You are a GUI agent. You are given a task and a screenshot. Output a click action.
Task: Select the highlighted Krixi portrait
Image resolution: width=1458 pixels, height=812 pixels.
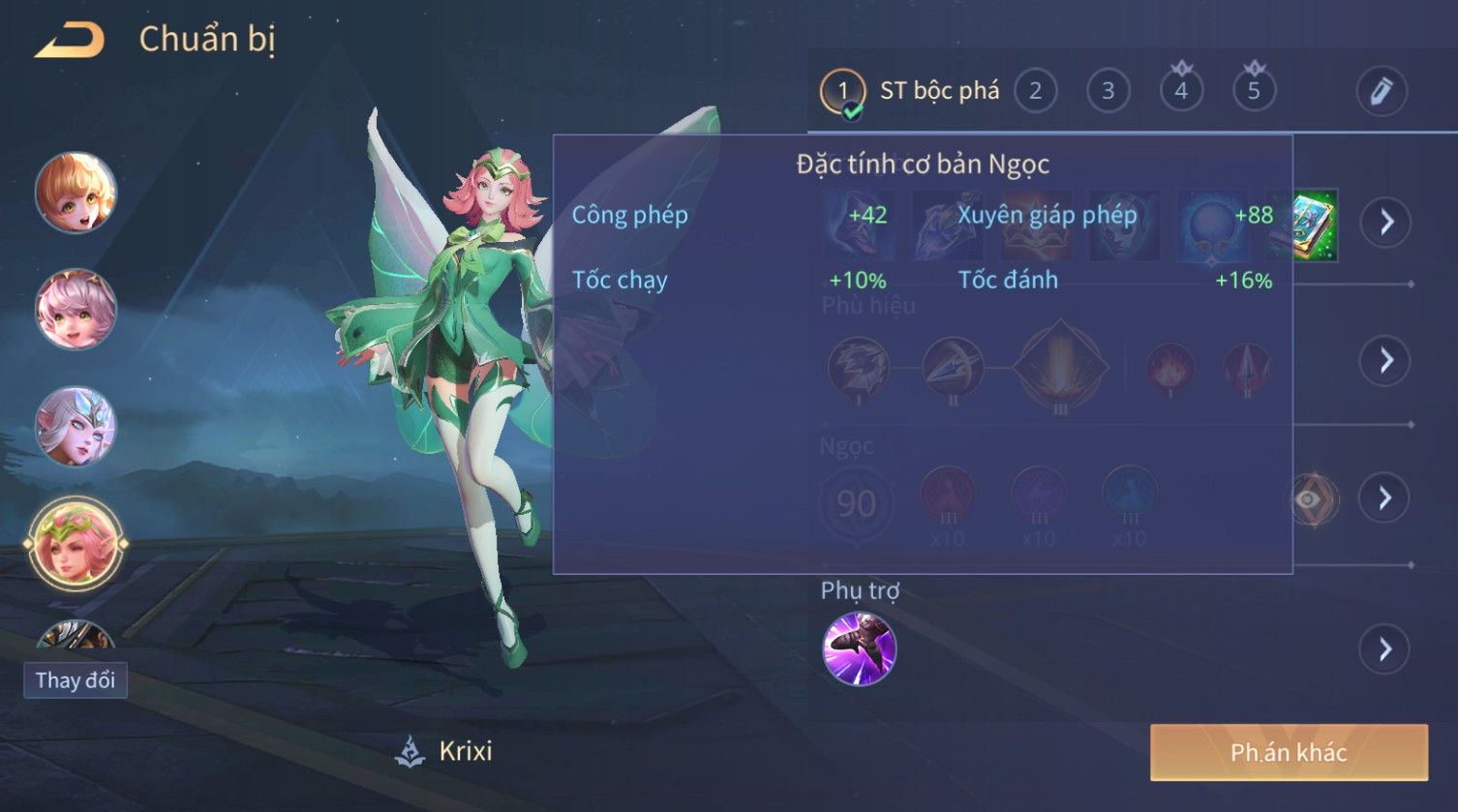point(76,544)
